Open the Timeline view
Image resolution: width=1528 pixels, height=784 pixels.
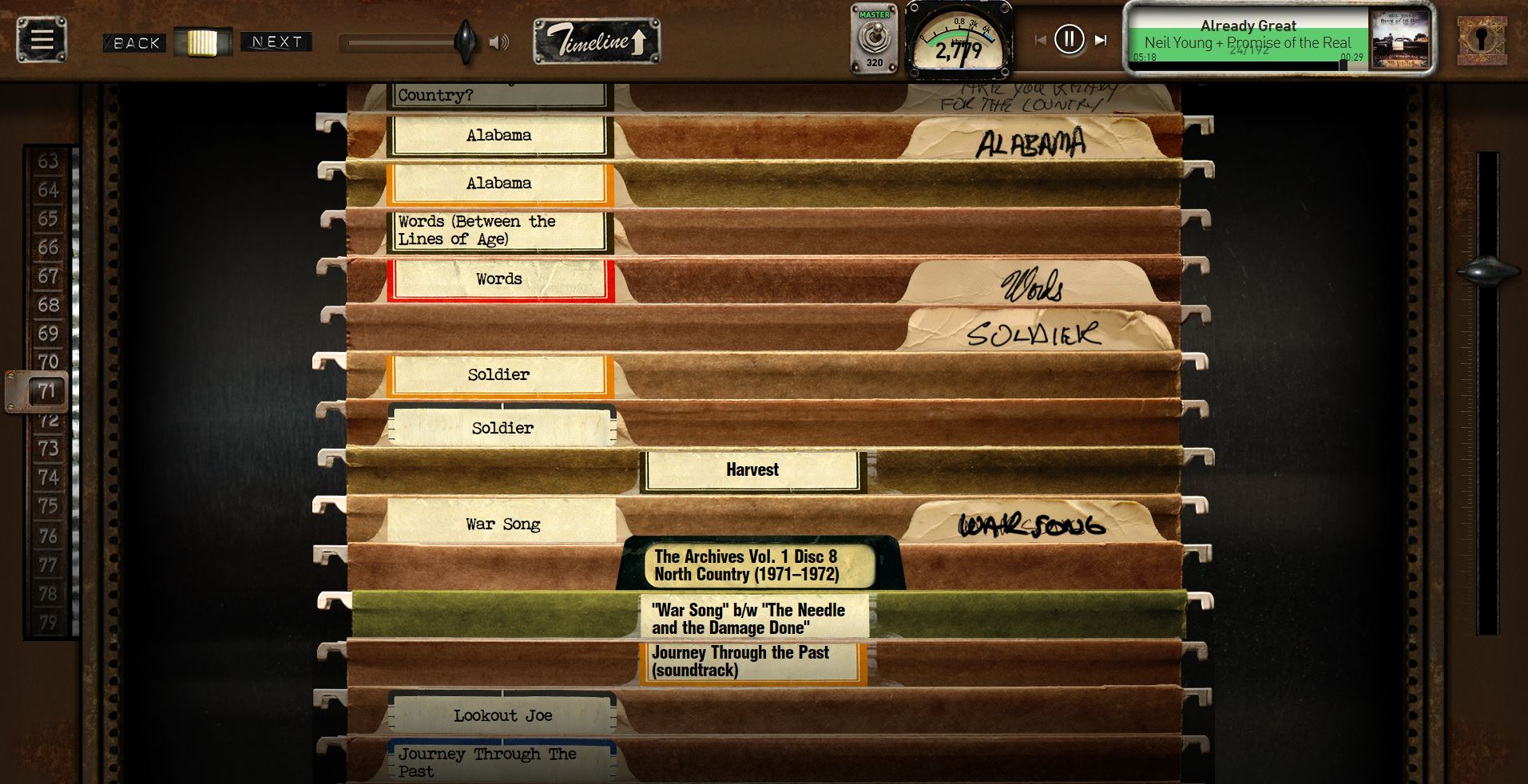597,41
